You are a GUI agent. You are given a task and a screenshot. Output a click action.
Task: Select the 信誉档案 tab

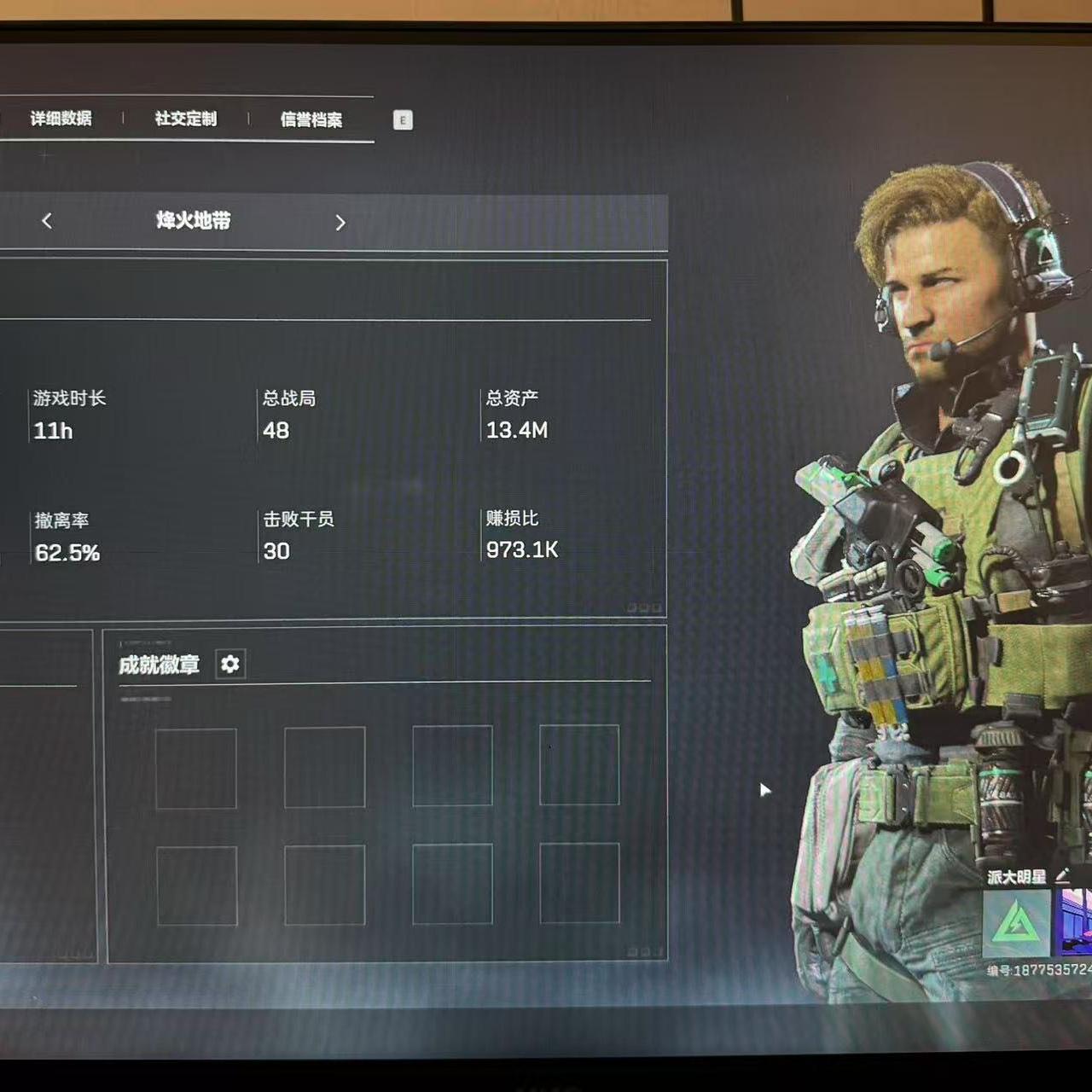pyautogui.click(x=311, y=119)
